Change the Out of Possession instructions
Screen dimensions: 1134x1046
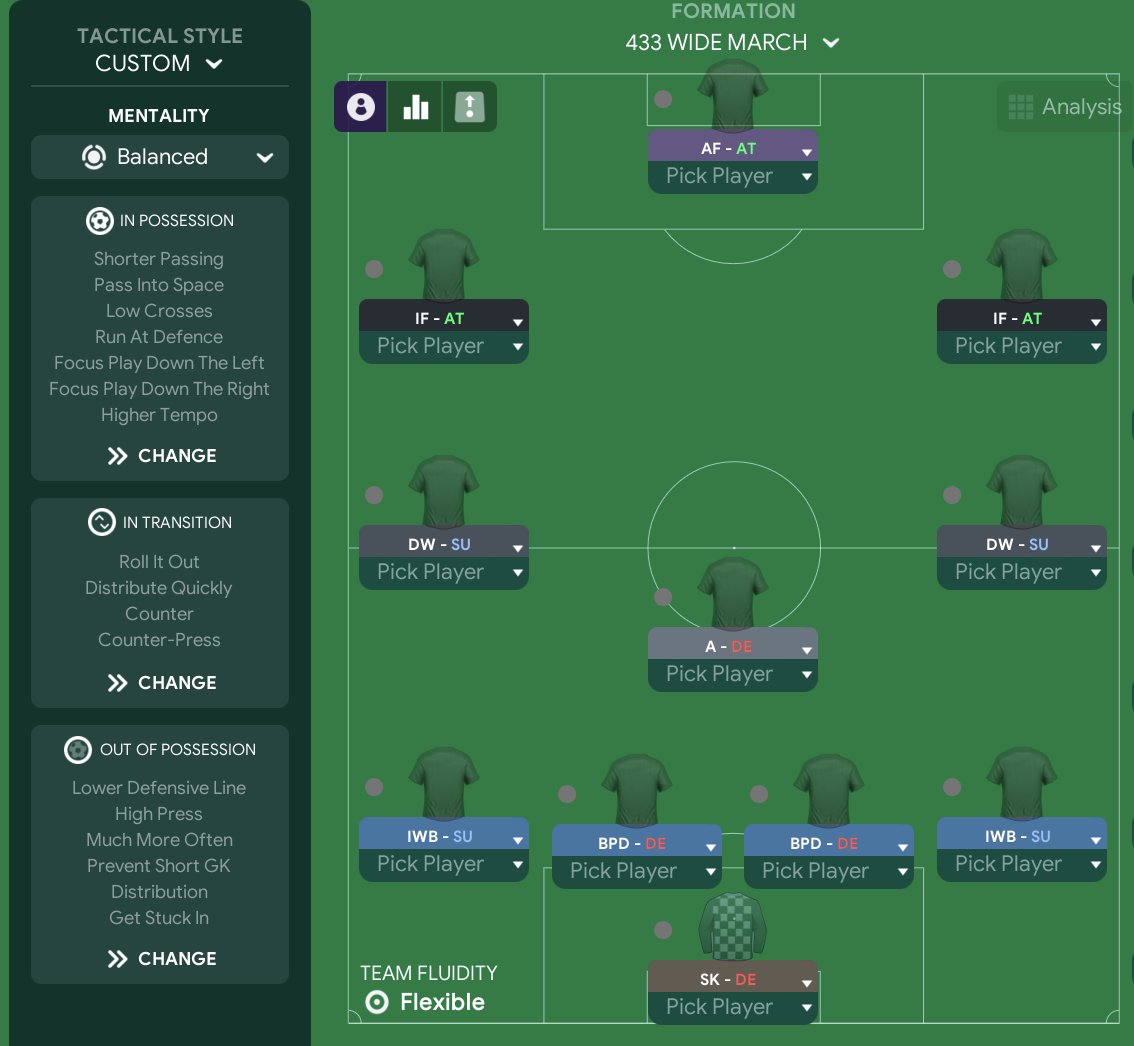pyautogui.click(x=160, y=959)
